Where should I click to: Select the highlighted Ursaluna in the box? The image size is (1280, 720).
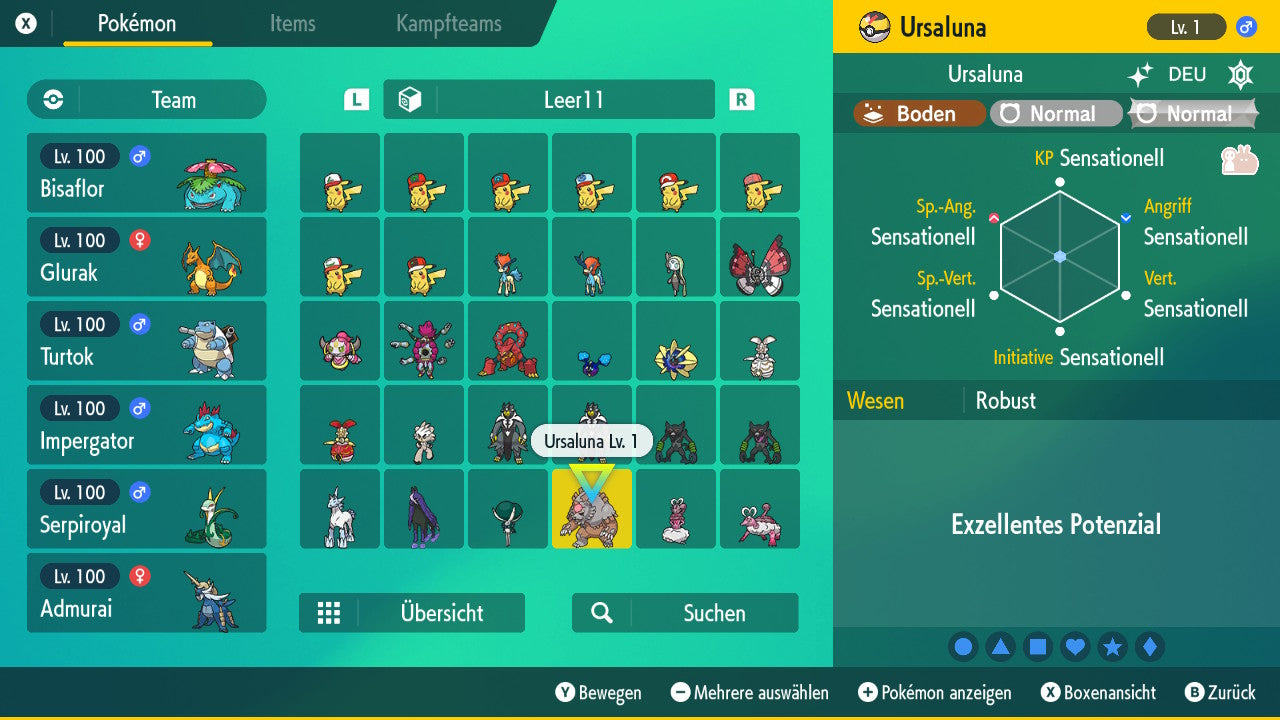591,510
